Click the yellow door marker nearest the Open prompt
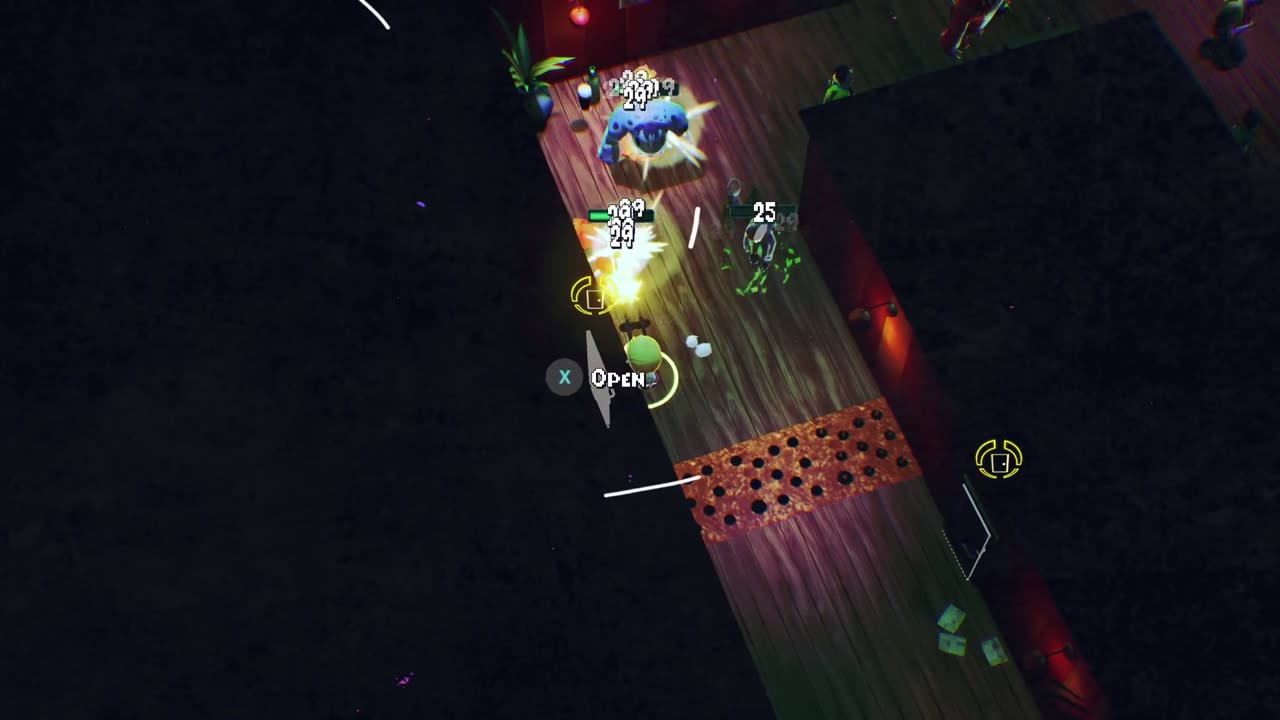1280x720 pixels. [593, 297]
